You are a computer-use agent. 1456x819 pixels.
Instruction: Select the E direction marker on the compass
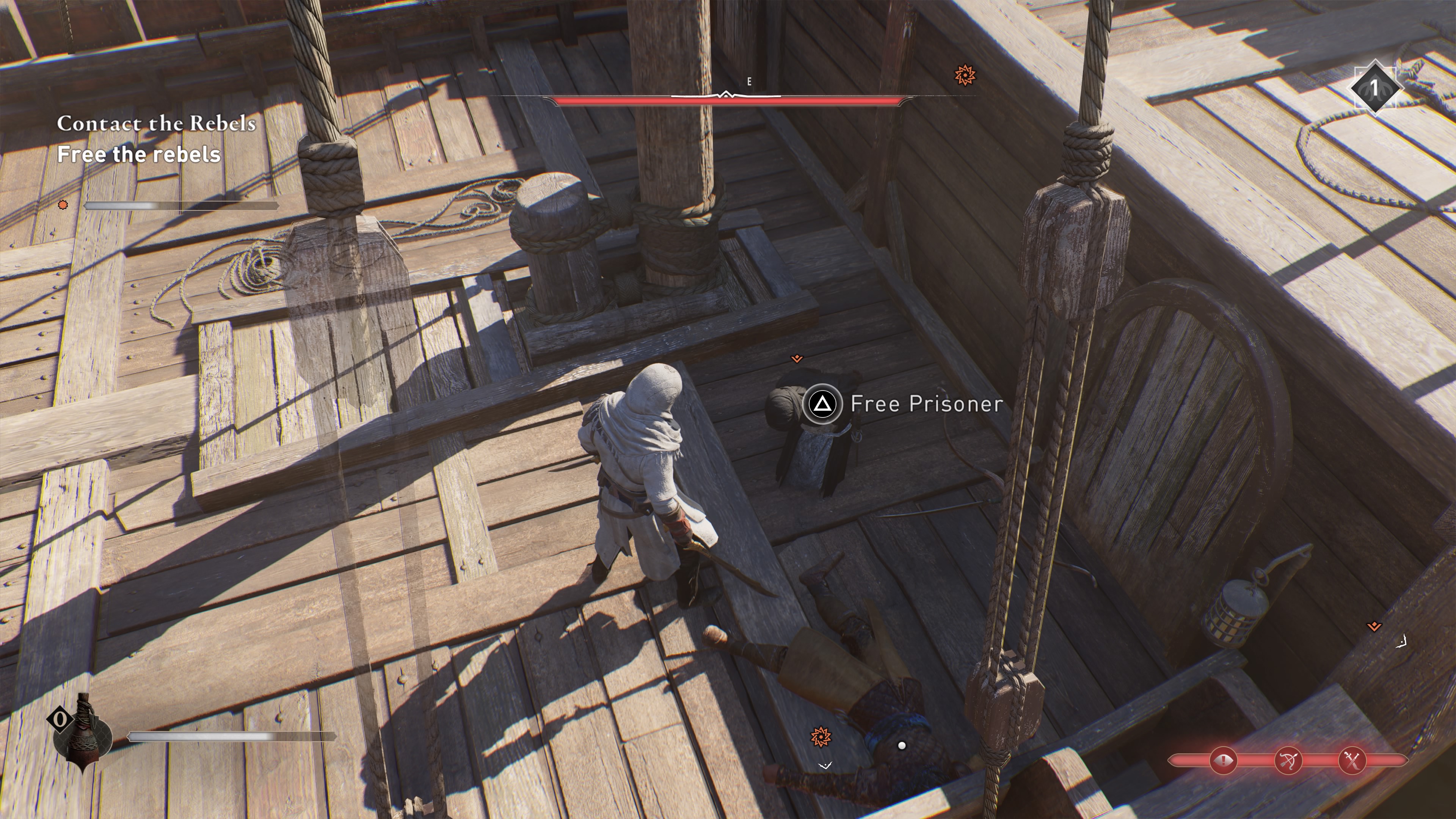click(x=749, y=82)
